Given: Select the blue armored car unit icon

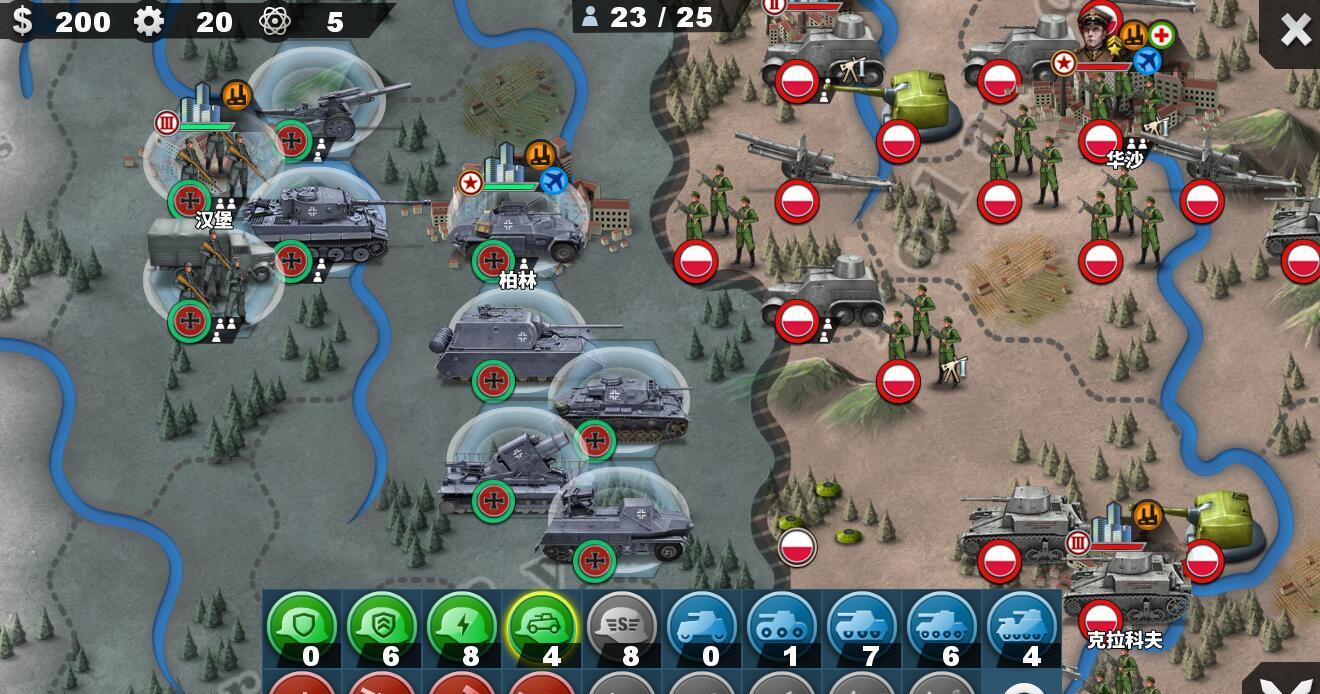Looking at the screenshot, I should coord(702,627).
